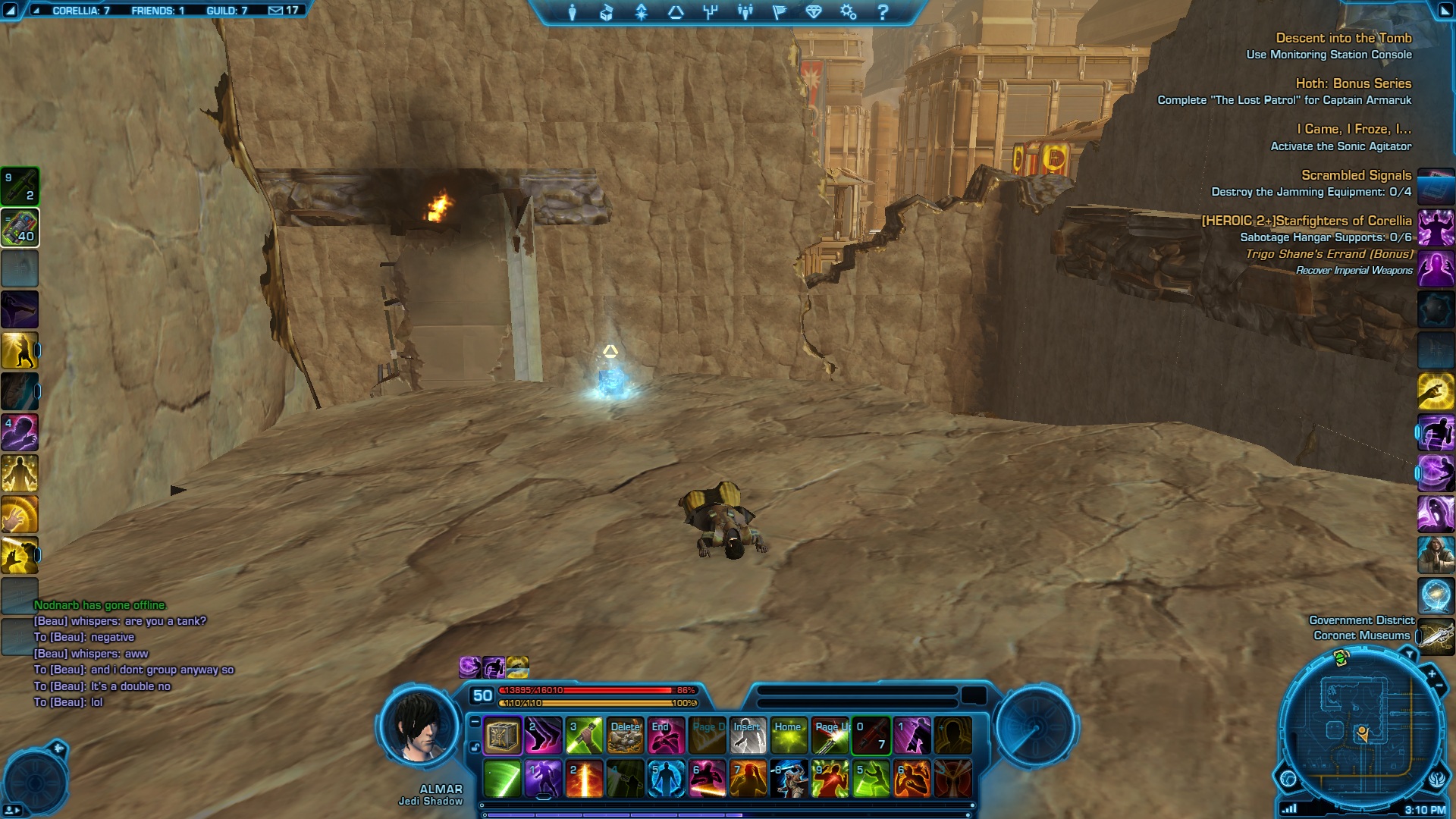Toggle the hotbar lock padlock icon
This screenshot has width=1456, height=819.
475,748
